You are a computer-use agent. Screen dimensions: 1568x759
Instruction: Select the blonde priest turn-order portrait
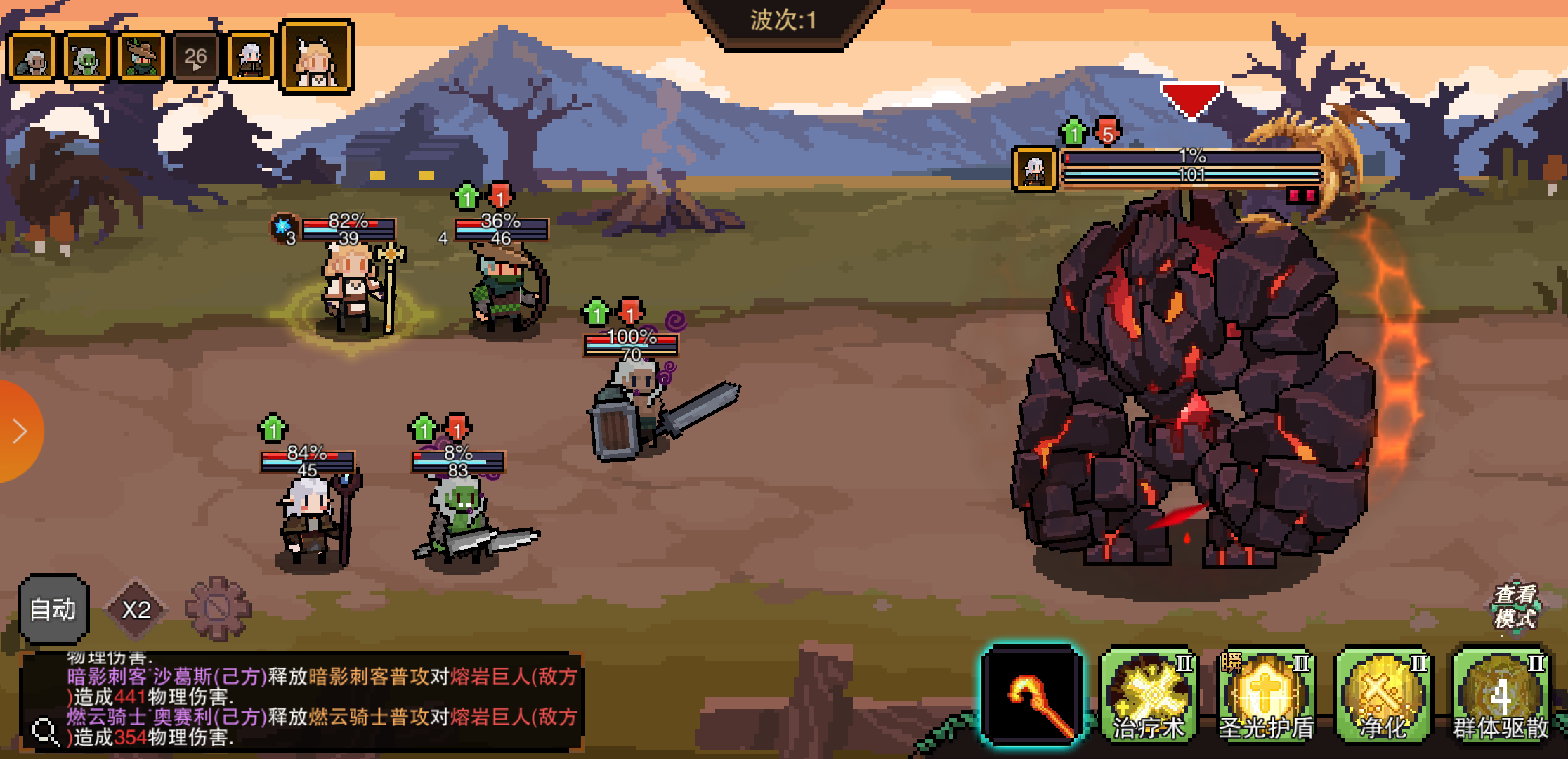click(317, 58)
